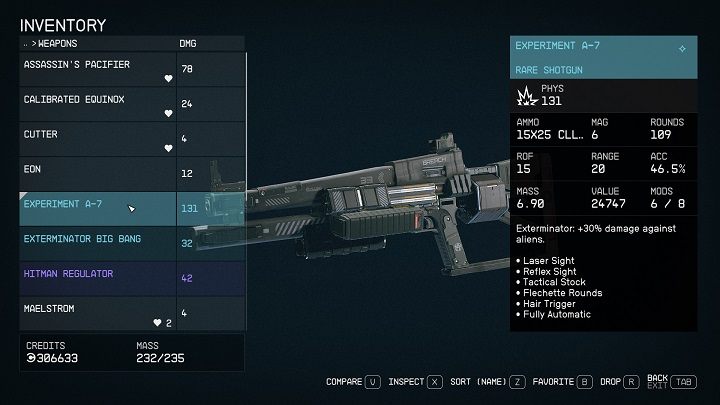Select Assassin's Pacifier from weapon list
The height and width of the screenshot is (405, 720).
[98, 70]
